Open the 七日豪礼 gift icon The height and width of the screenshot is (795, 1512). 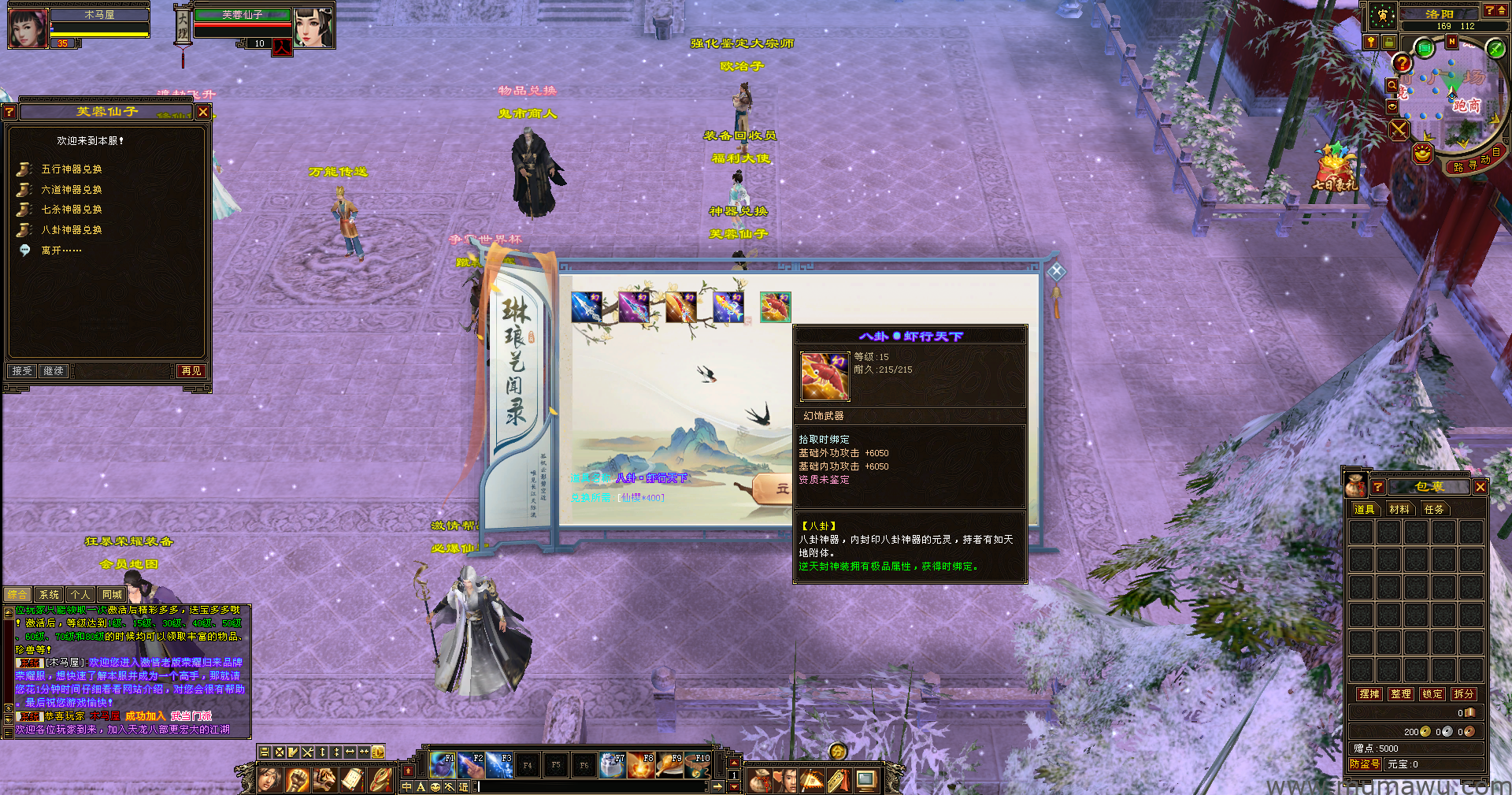point(1335,169)
